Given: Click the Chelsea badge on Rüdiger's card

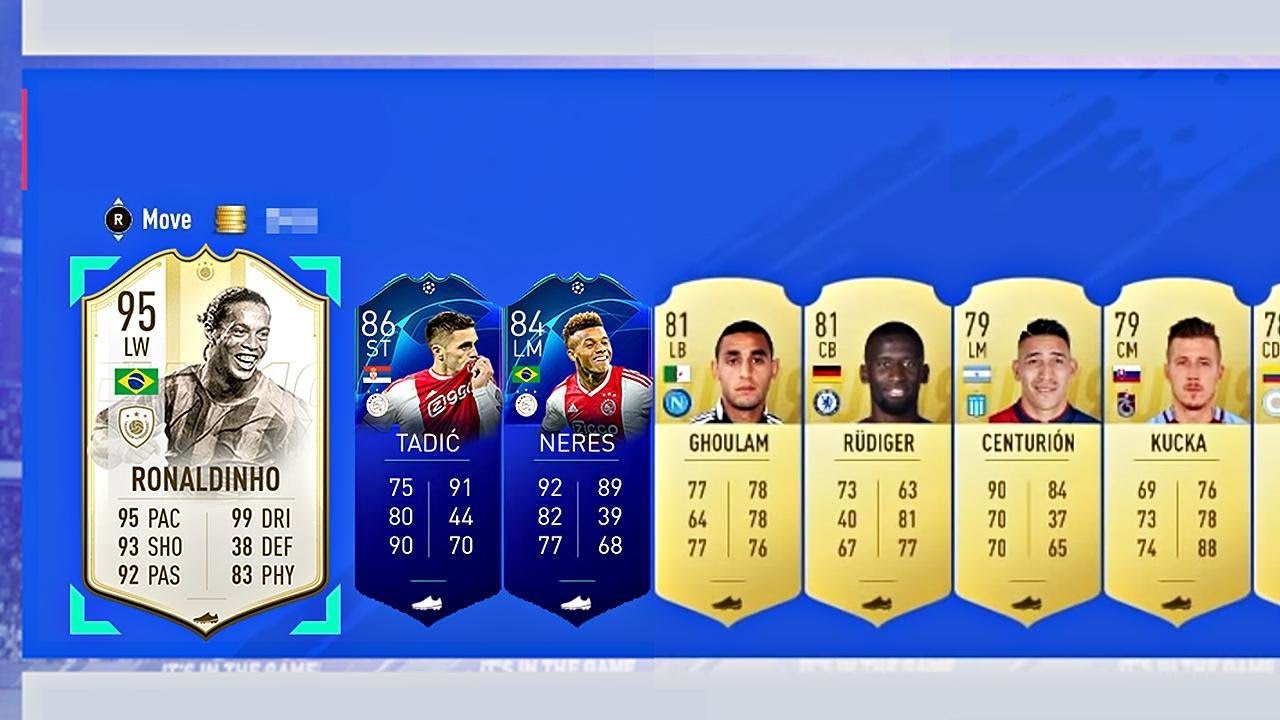Looking at the screenshot, I should pos(826,402).
